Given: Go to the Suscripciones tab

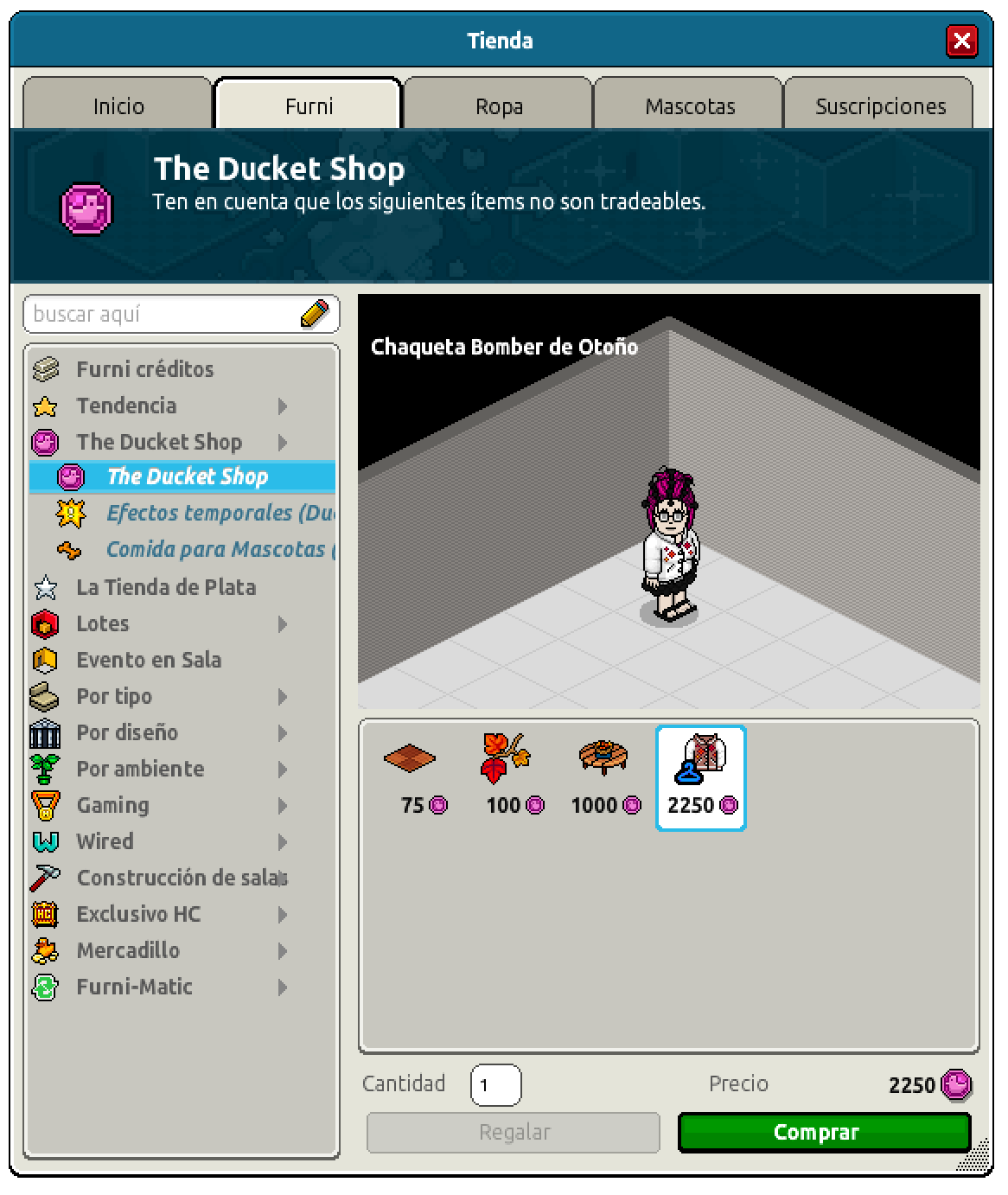Looking at the screenshot, I should pyautogui.click(x=880, y=105).
